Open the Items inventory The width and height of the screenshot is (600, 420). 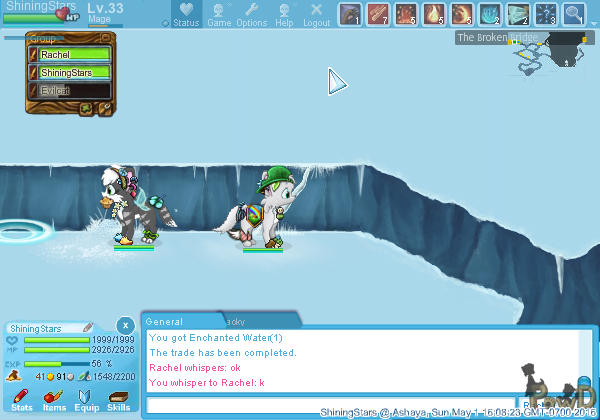click(x=54, y=400)
